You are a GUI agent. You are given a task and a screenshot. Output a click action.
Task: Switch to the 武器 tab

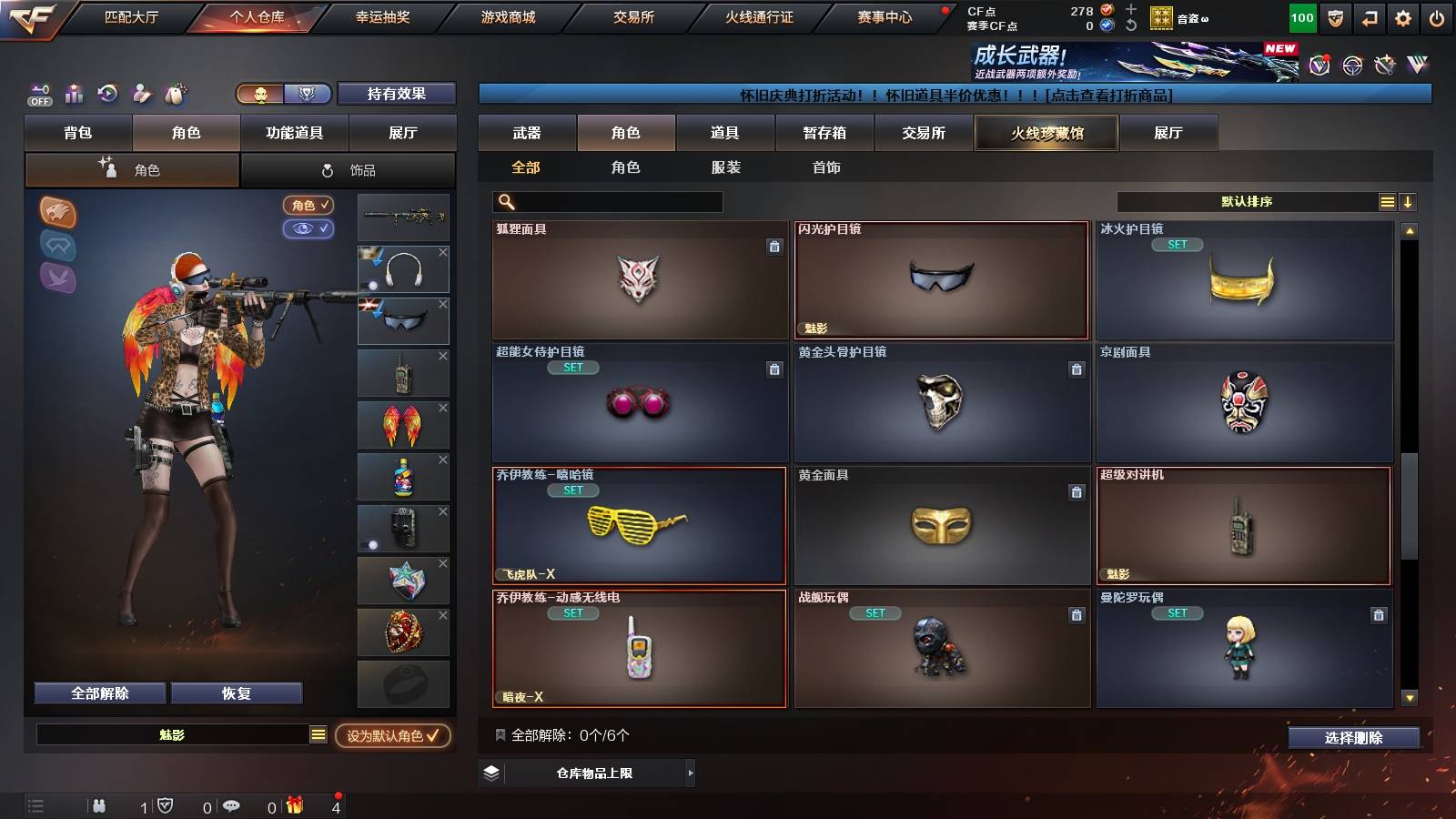(528, 133)
